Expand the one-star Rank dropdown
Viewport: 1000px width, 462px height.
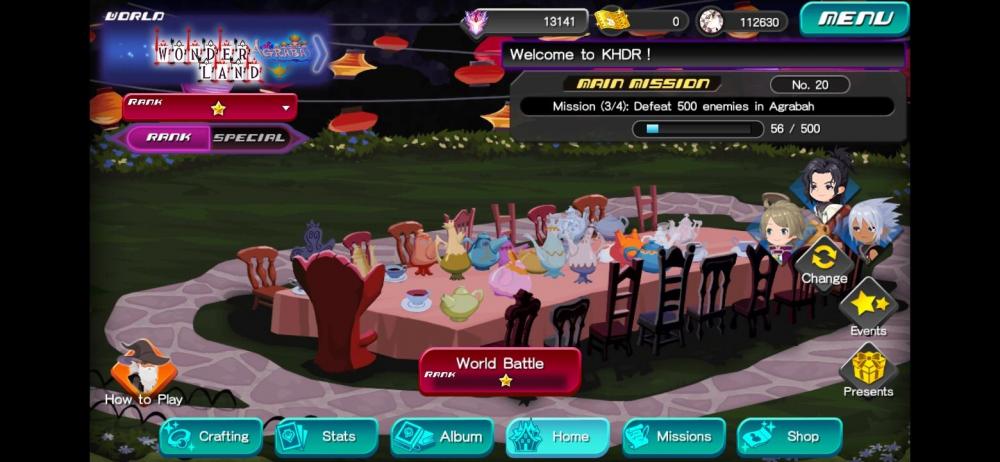click(210, 107)
